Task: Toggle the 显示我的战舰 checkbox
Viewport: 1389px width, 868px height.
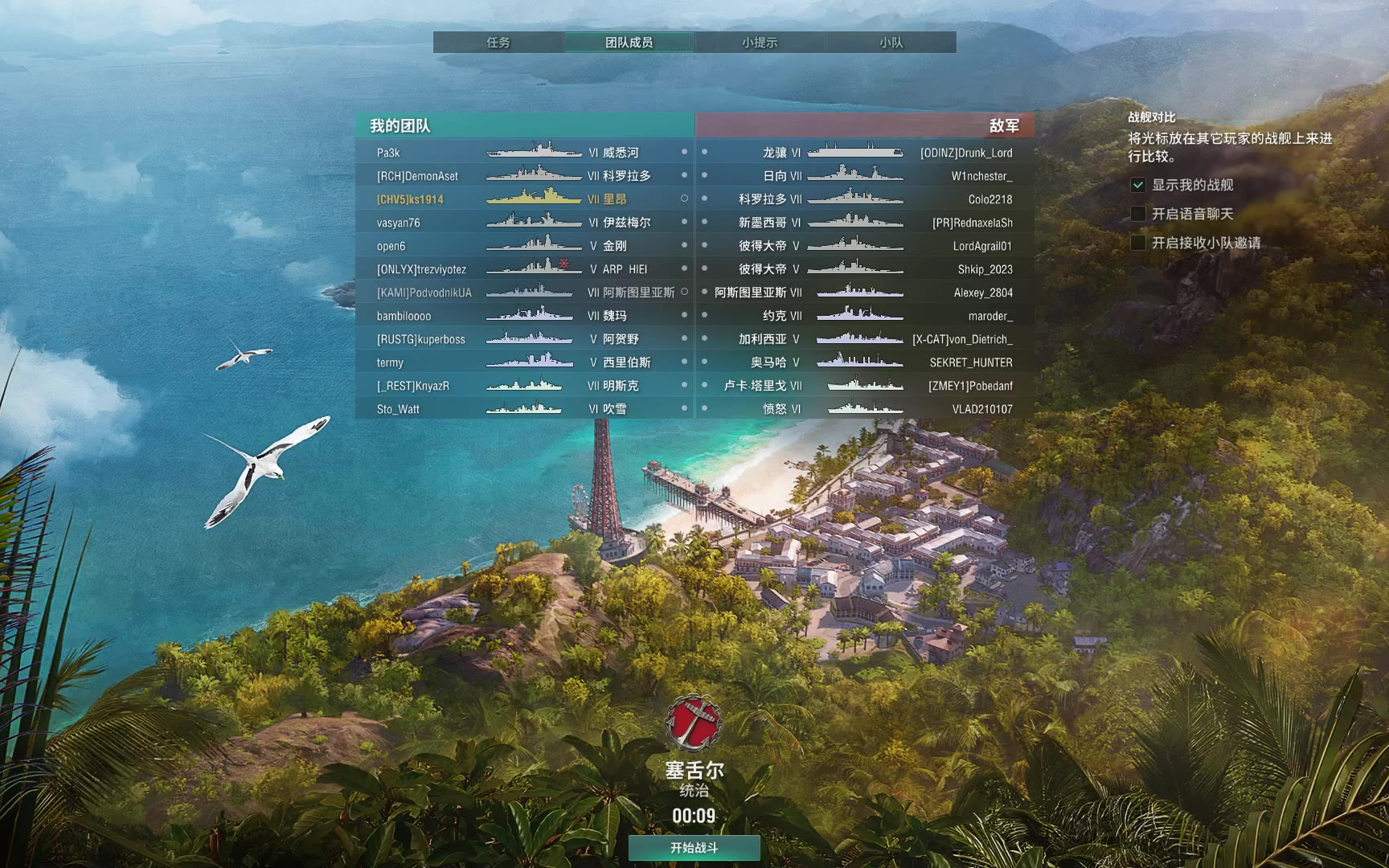Action: click(x=1138, y=185)
